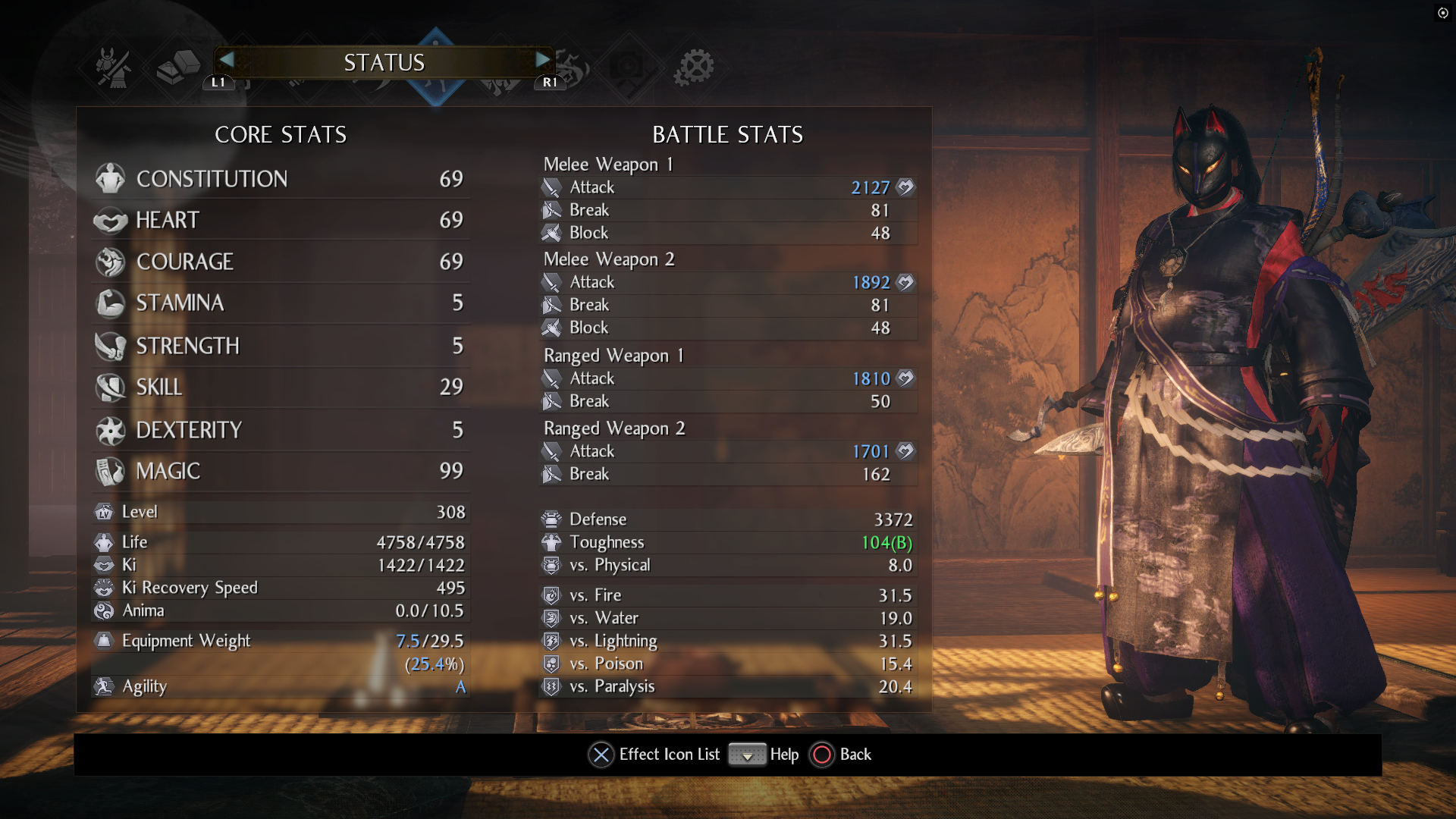Select the Heart stat row
The image size is (1456, 819).
(x=281, y=221)
